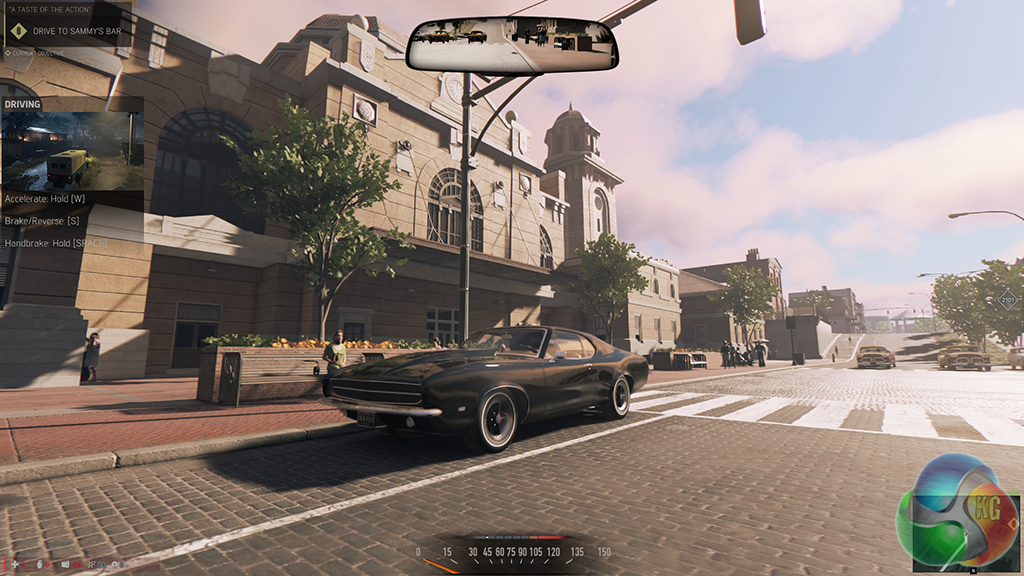This screenshot has height=576, width=1024.
Task: Select the grenade icon in the status bar
Action: click(39, 566)
